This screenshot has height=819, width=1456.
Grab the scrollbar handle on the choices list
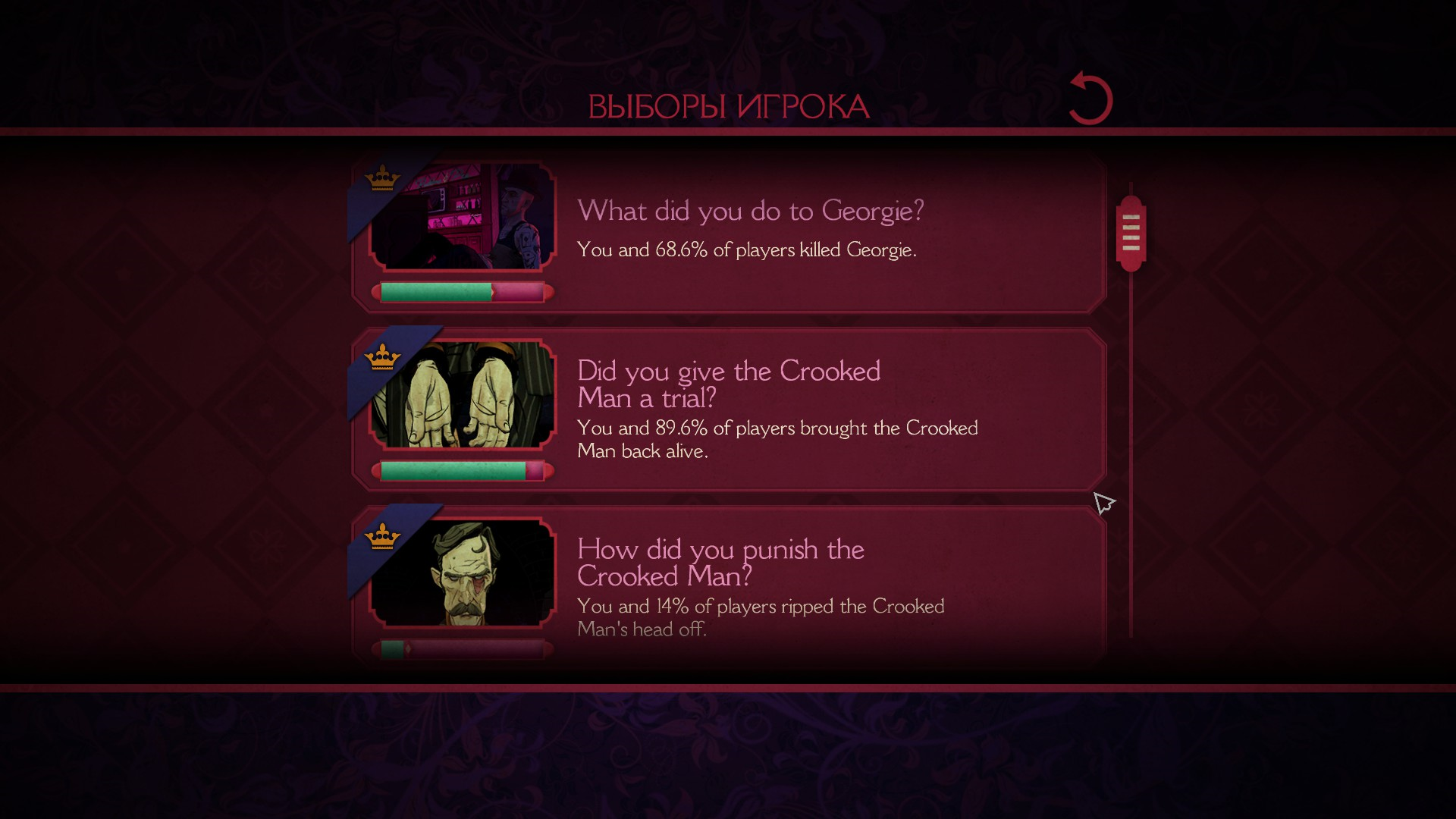point(1131,233)
